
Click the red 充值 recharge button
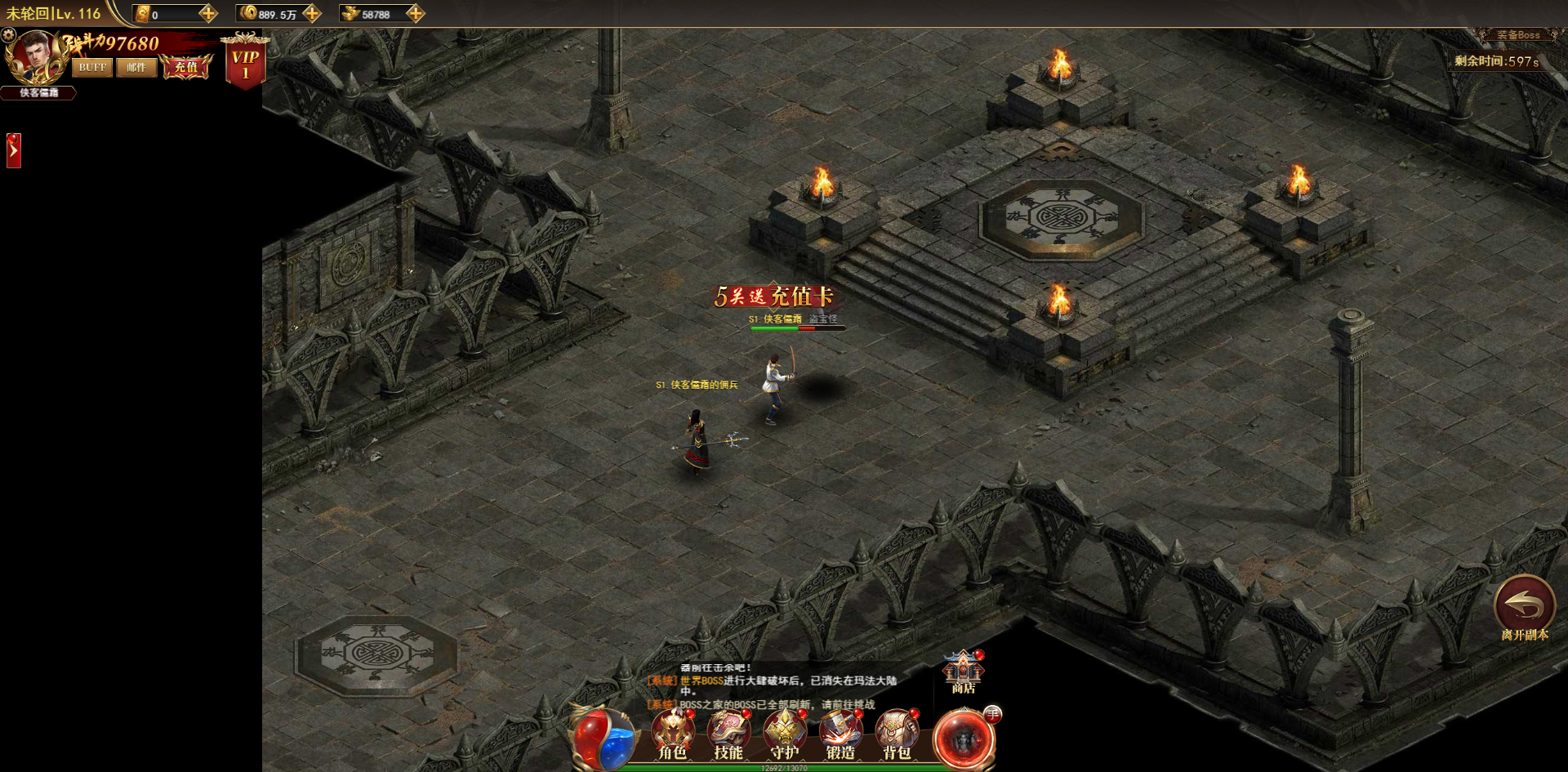186,67
